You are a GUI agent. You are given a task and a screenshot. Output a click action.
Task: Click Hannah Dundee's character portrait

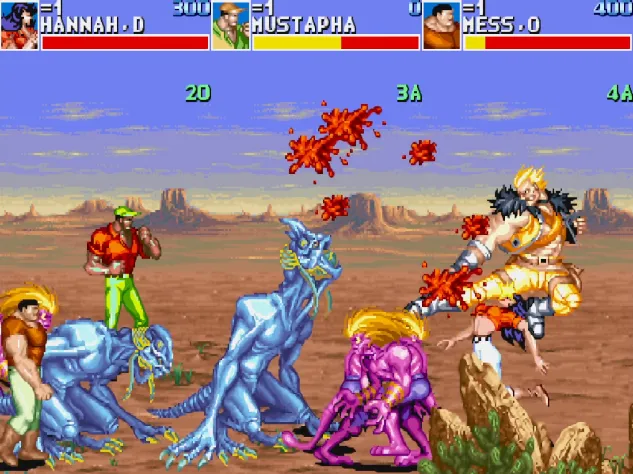[19, 25]
